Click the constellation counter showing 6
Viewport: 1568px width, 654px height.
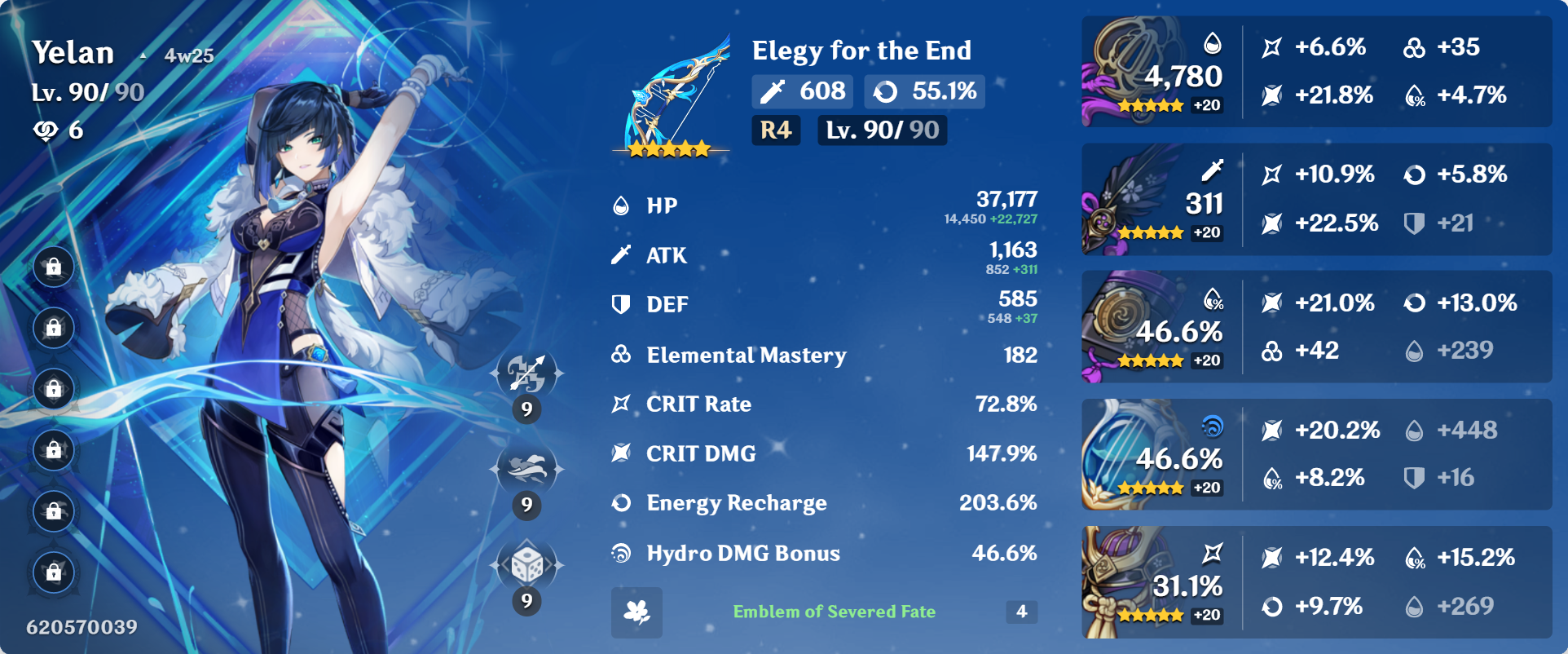pyautogui.click(x=65, y=127)
